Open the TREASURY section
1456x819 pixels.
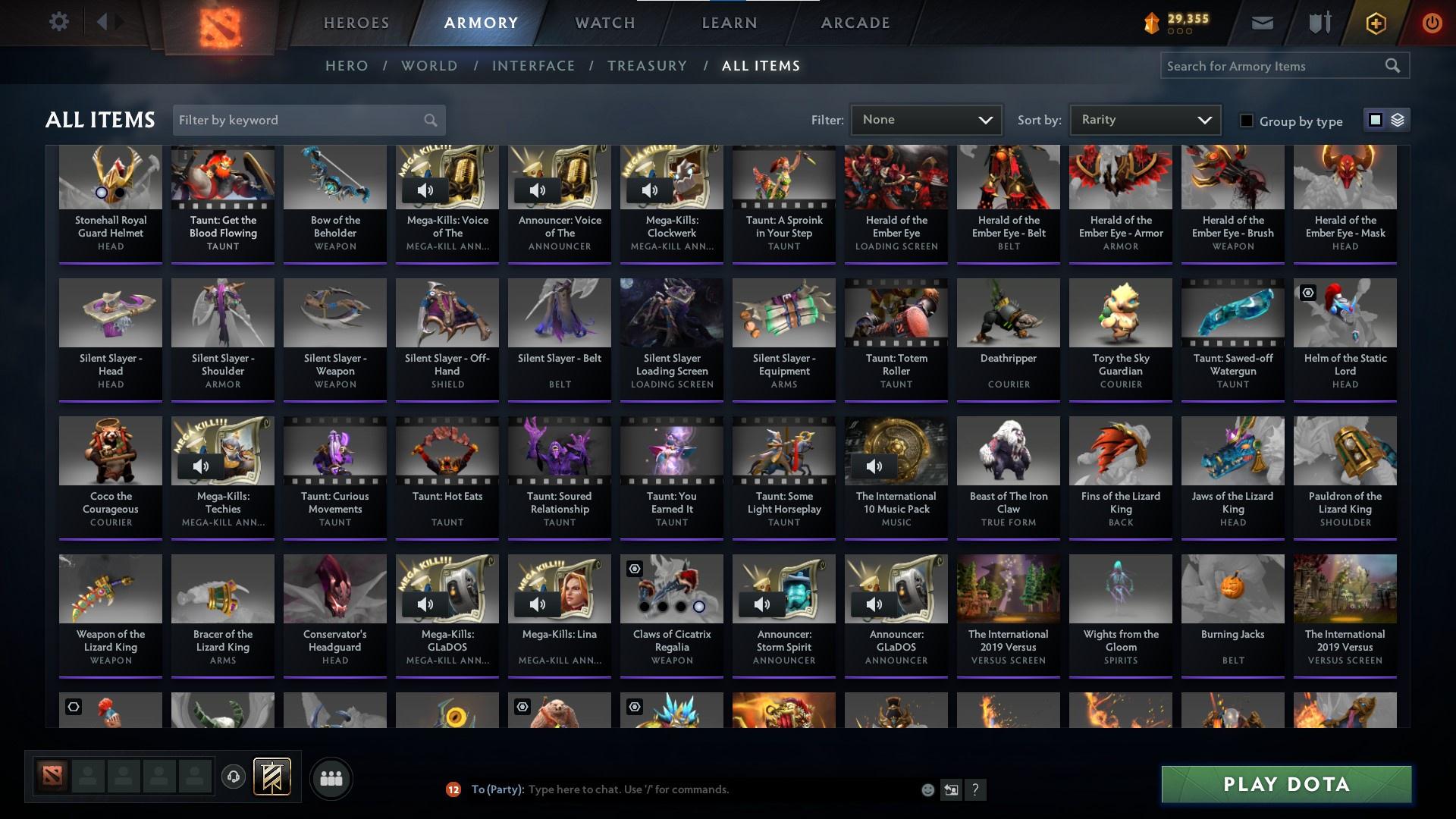pos(647,66)
